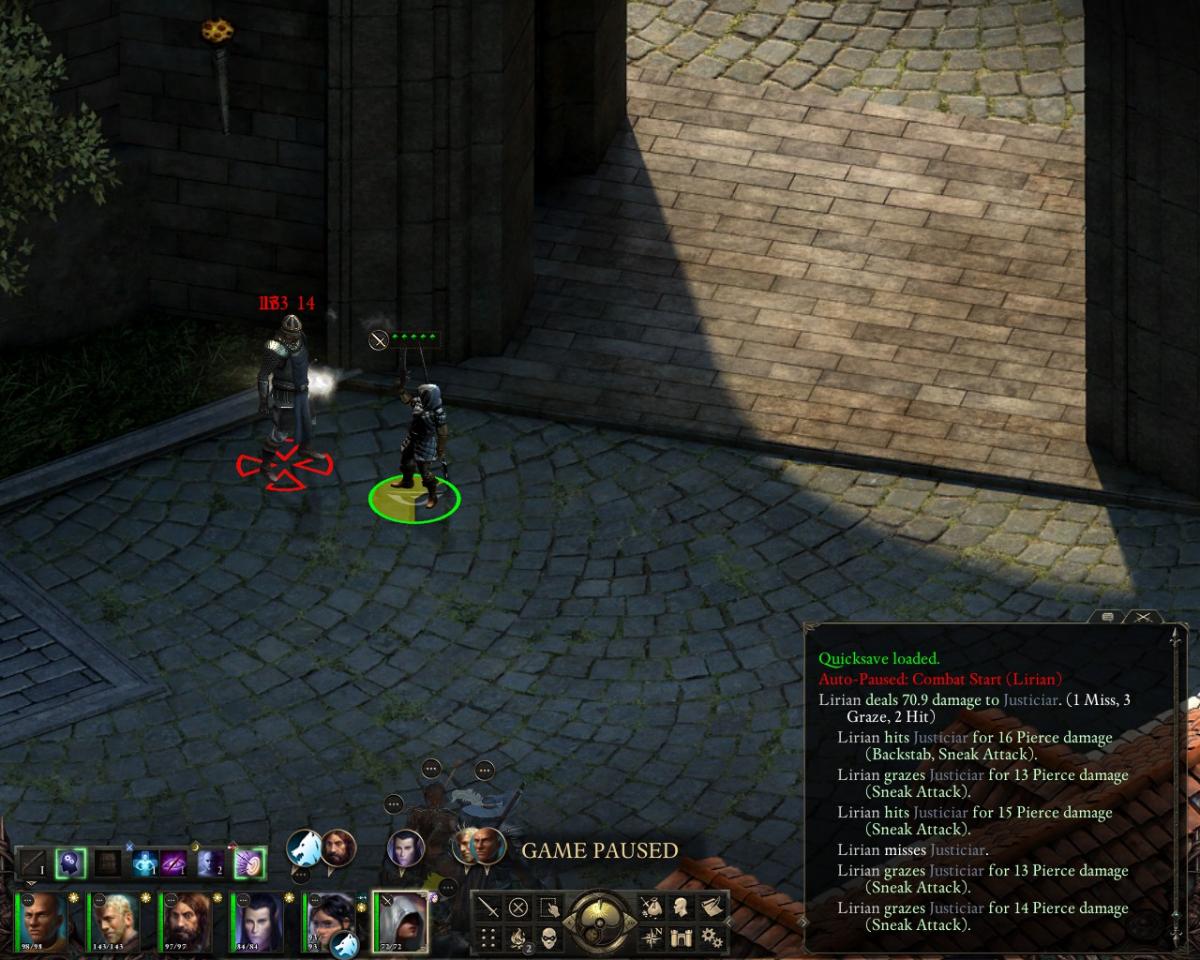Open the journal quill-and-book button

712,908
